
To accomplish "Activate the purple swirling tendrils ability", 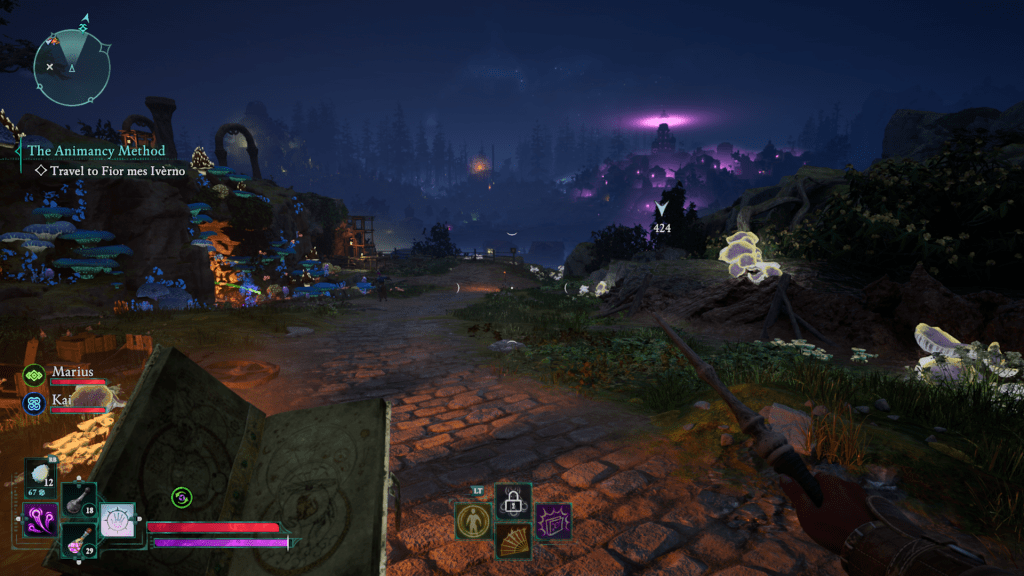I will pos(38,520).
